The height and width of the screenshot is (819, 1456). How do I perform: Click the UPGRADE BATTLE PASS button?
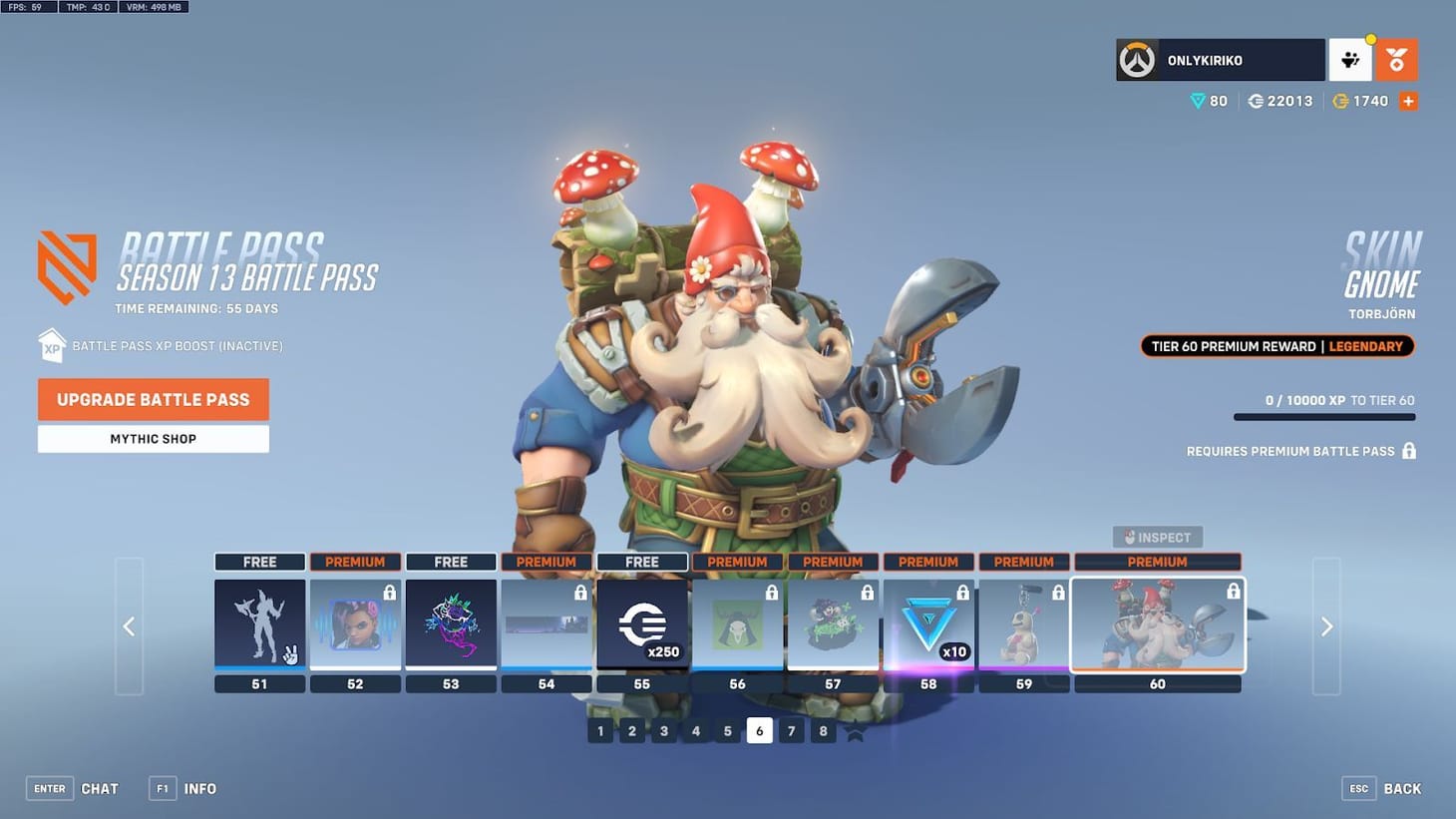click(x=153, y=399)
